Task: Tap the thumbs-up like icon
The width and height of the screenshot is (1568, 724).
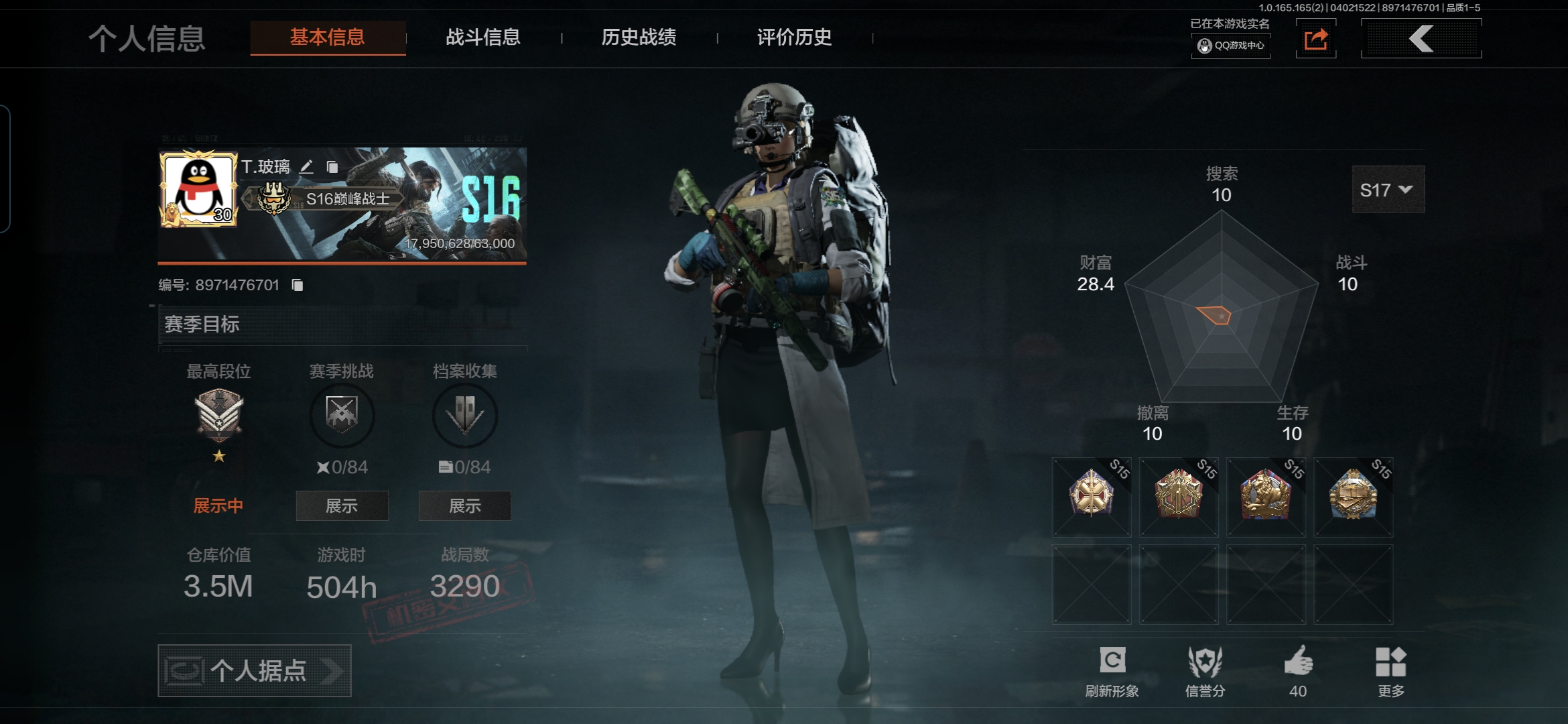Action: pyautogui.click(x=1298, y=662)
